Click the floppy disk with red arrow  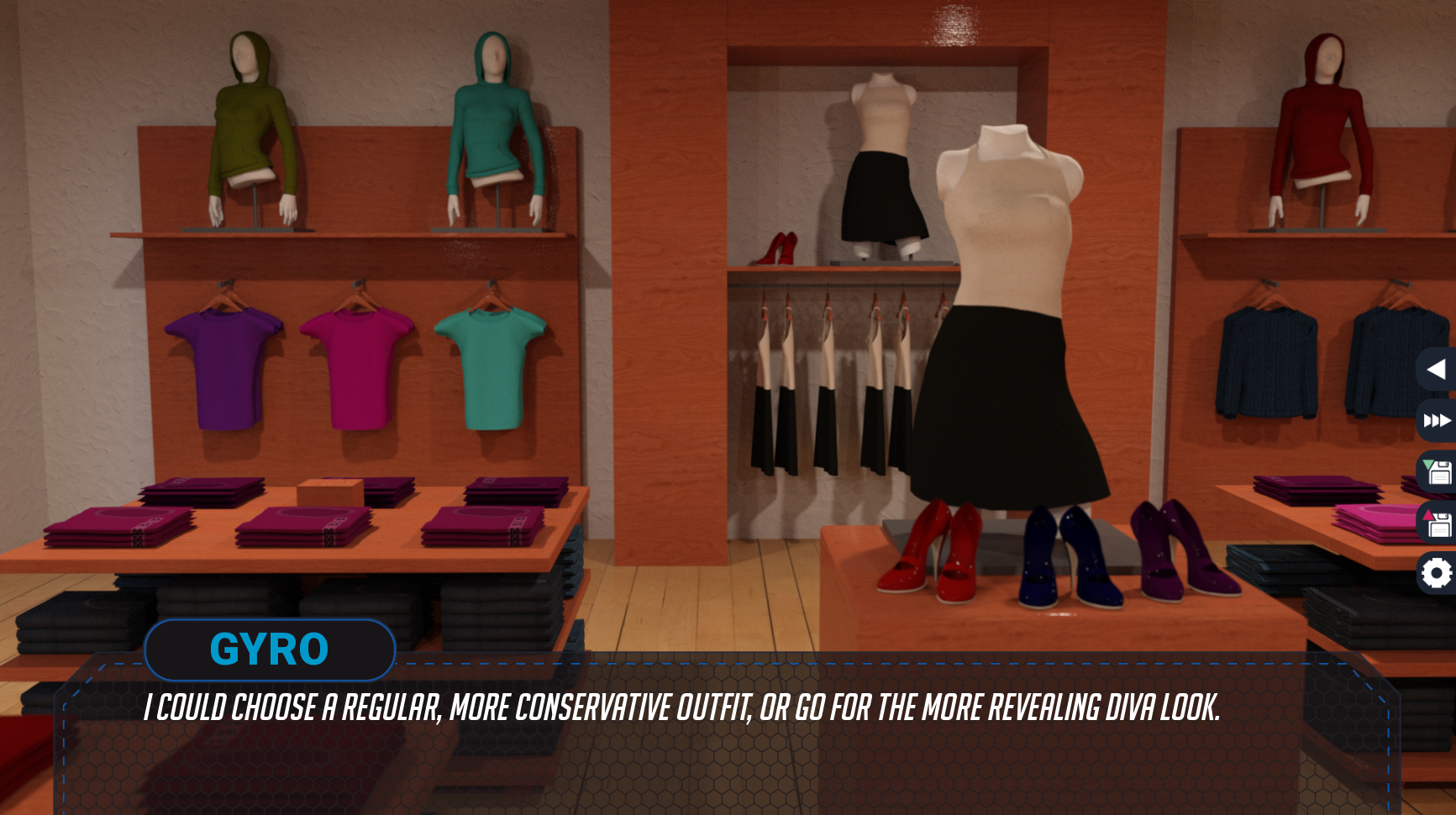1437,523
